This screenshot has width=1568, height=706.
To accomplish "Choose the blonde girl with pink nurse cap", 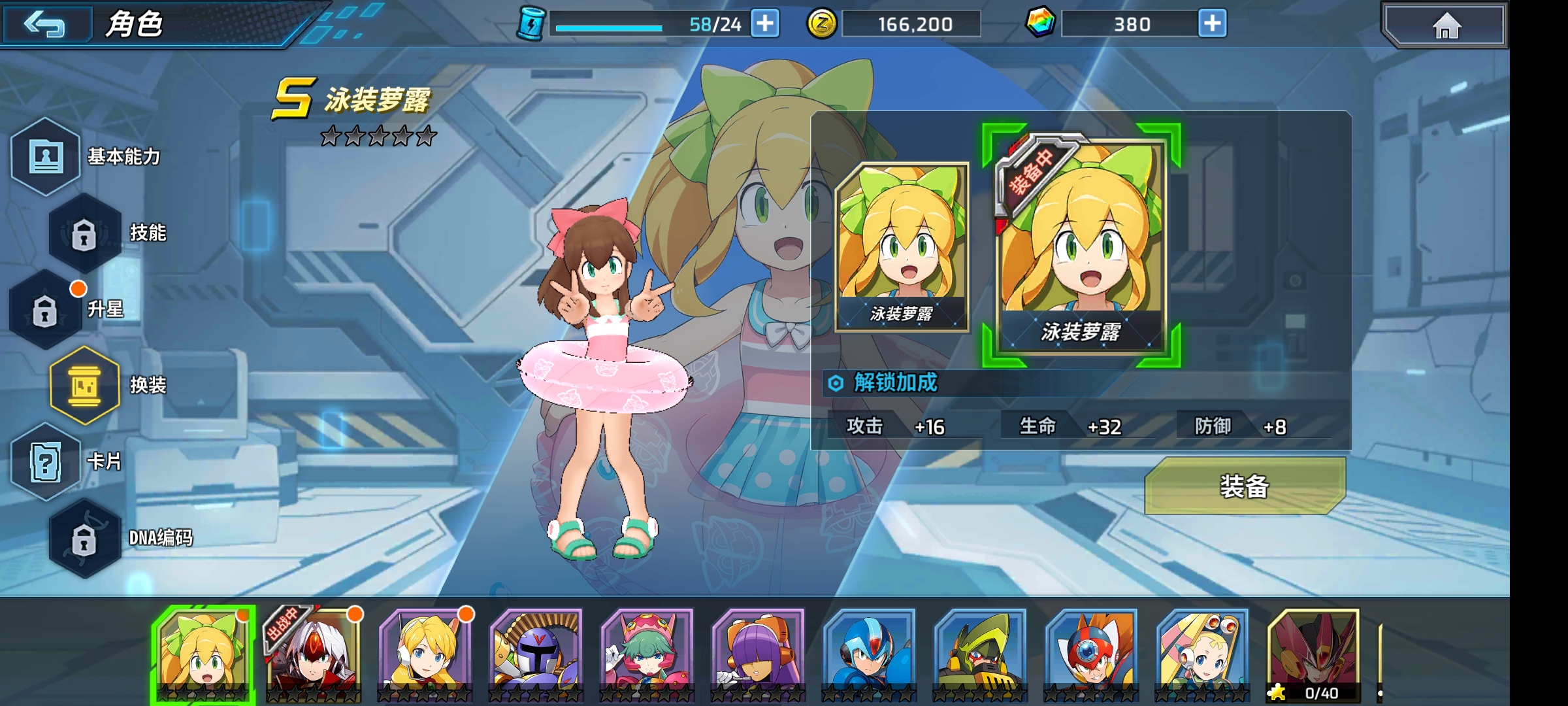I will [x=1202, y=654].
